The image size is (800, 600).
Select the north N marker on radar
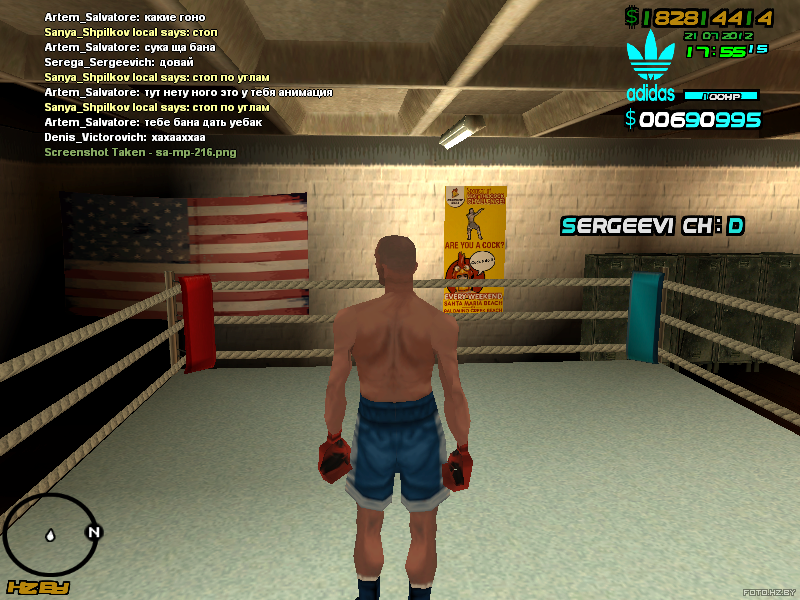click(94, 532)
